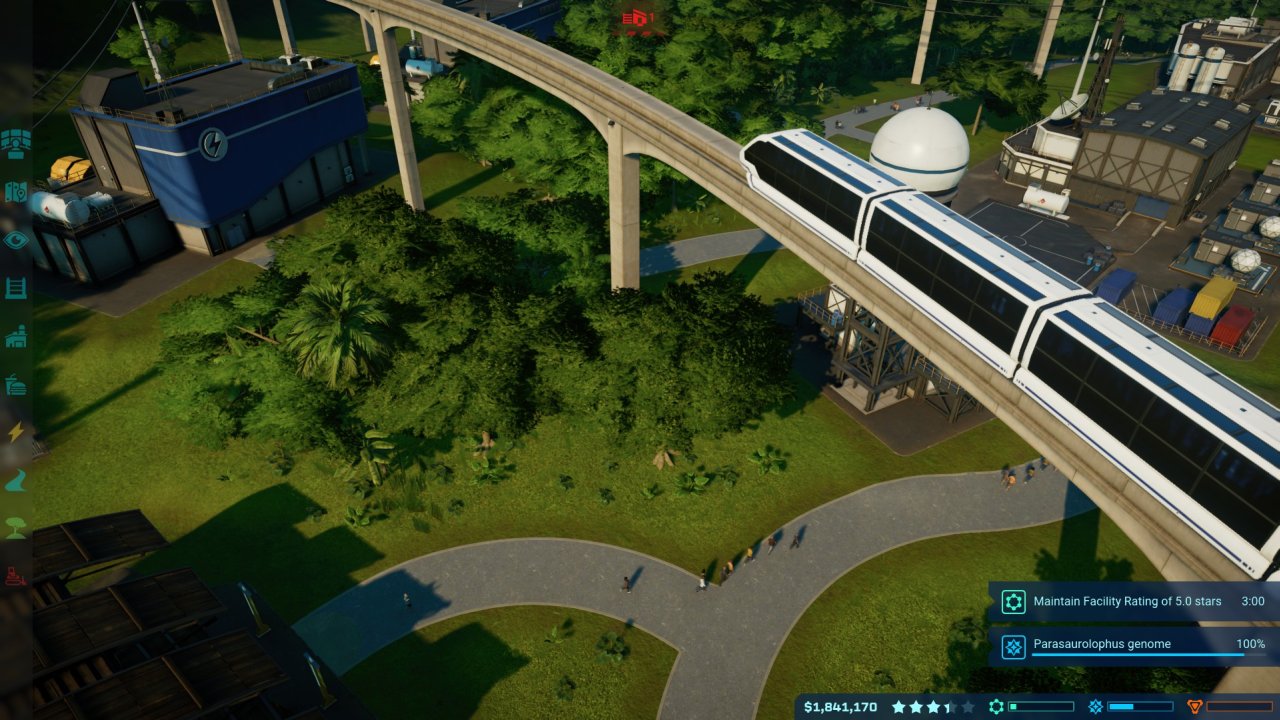Image resolution: width=1280 pixels, height=720 pixels.
Task: Select the fence enclosures build category
Action: pyautogui.click(x=16, y=288)
